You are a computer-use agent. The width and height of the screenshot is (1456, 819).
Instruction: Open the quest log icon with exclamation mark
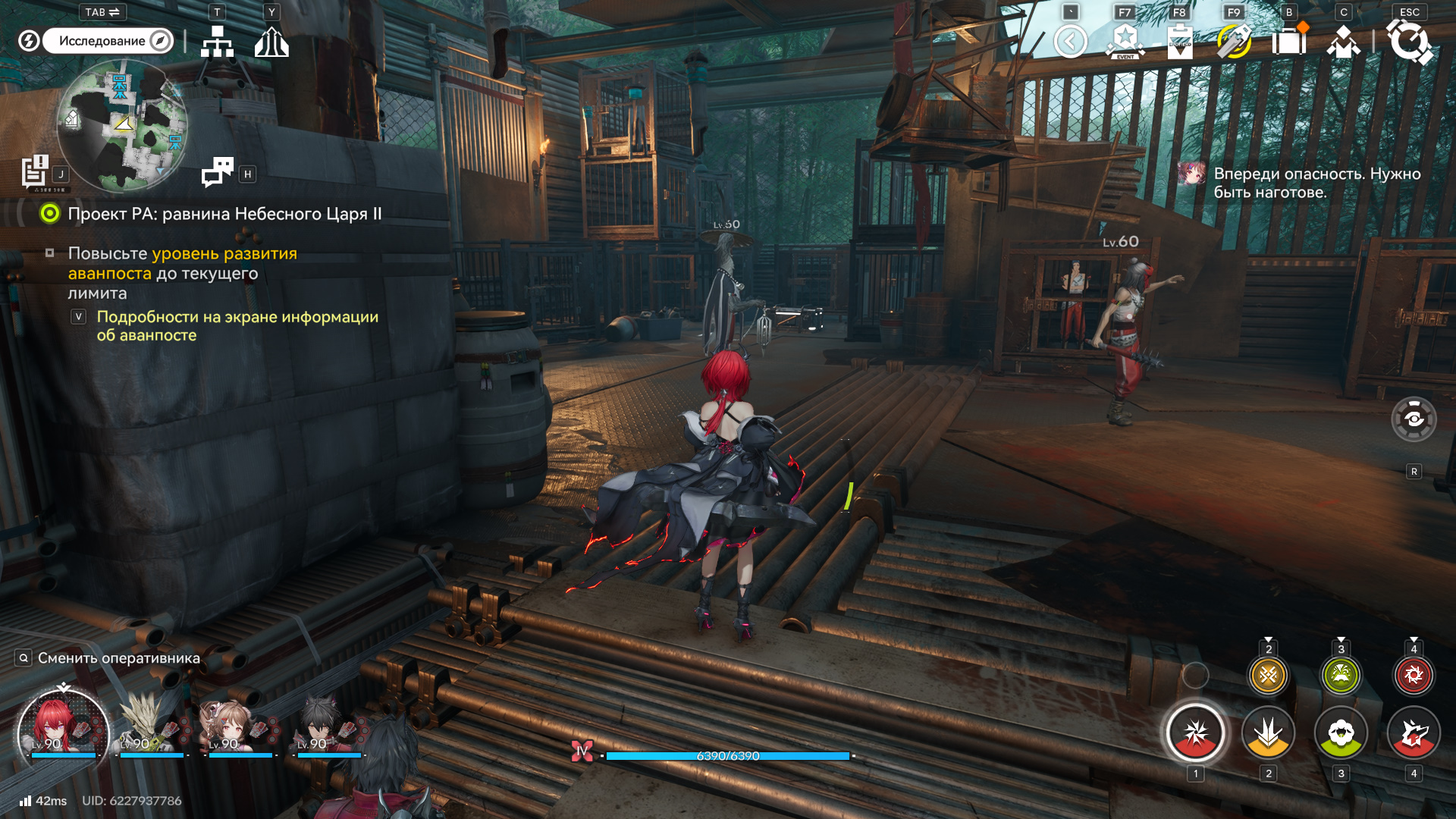(35, 171)
